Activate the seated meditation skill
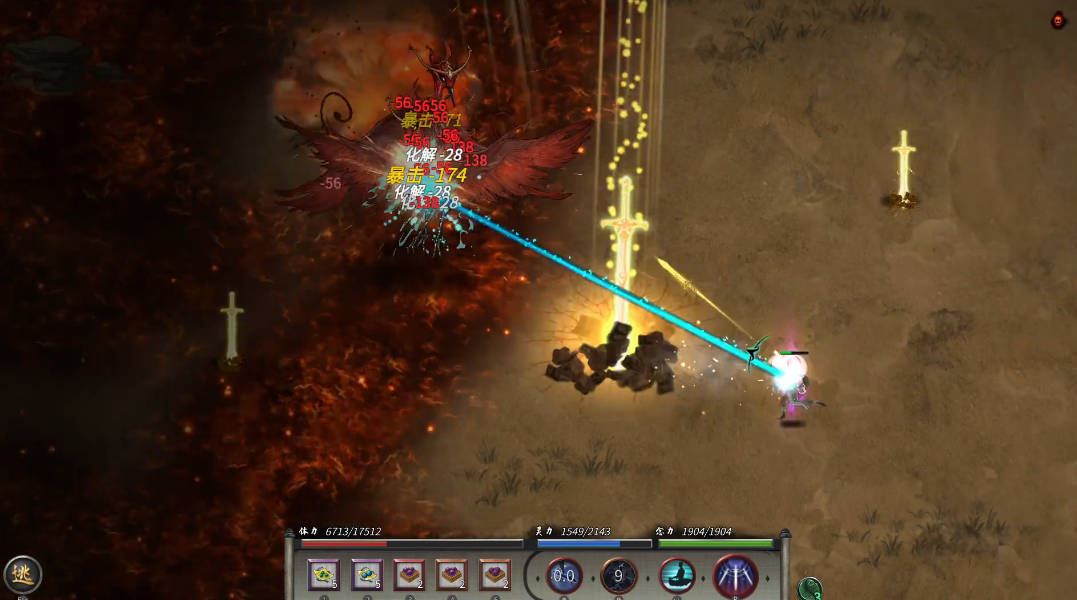This screenshot has width=1077, height=600. point(677,576)
